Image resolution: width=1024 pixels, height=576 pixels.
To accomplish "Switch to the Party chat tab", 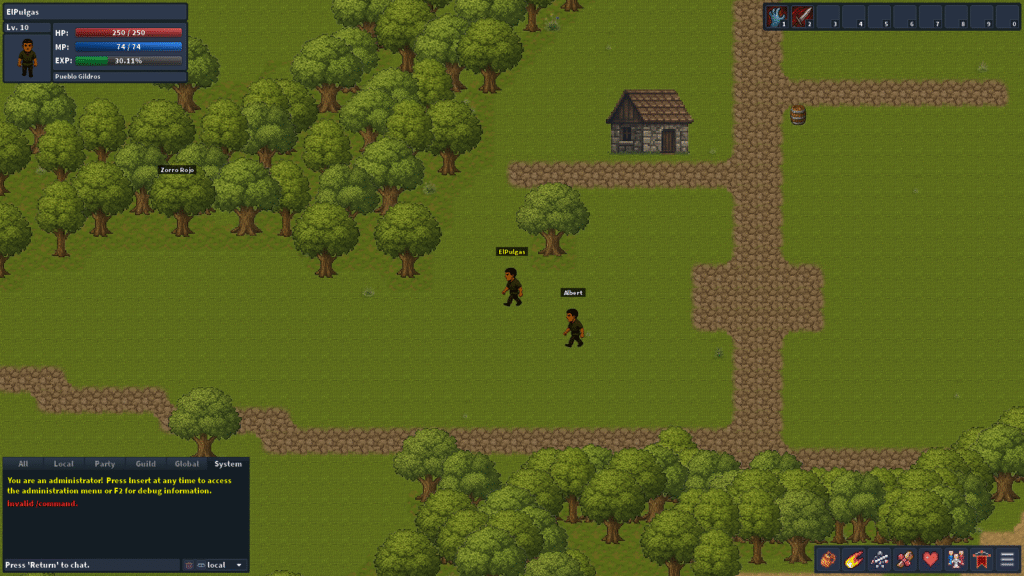I will click(105, 464).
